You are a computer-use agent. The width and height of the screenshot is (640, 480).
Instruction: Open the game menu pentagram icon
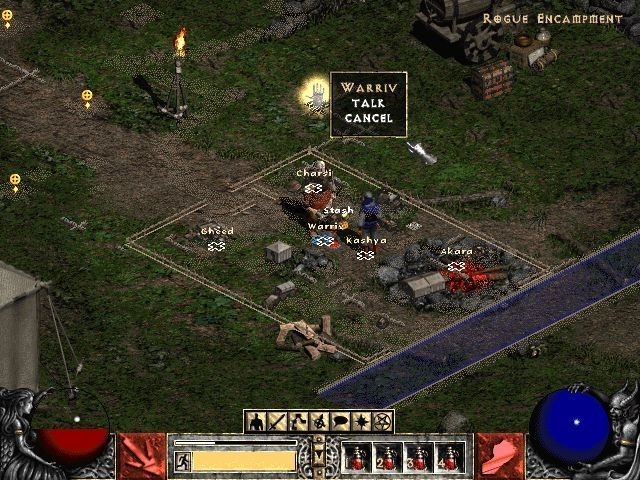tap(383, 422)
